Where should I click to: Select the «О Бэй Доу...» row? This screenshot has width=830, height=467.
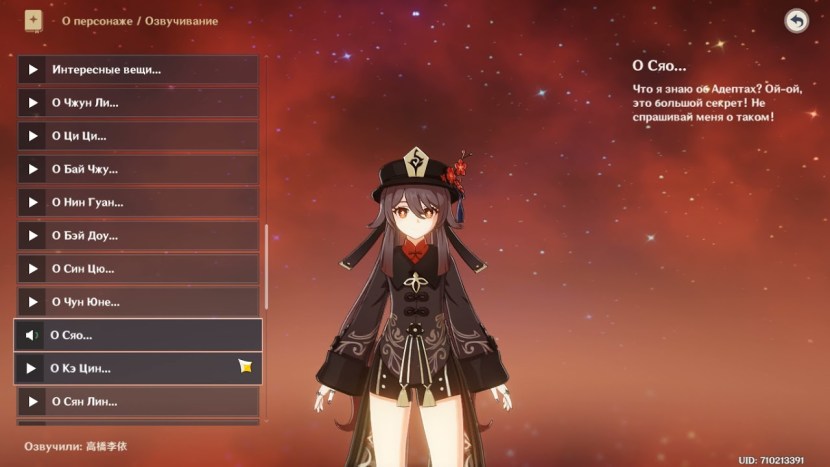coord(138,236)
